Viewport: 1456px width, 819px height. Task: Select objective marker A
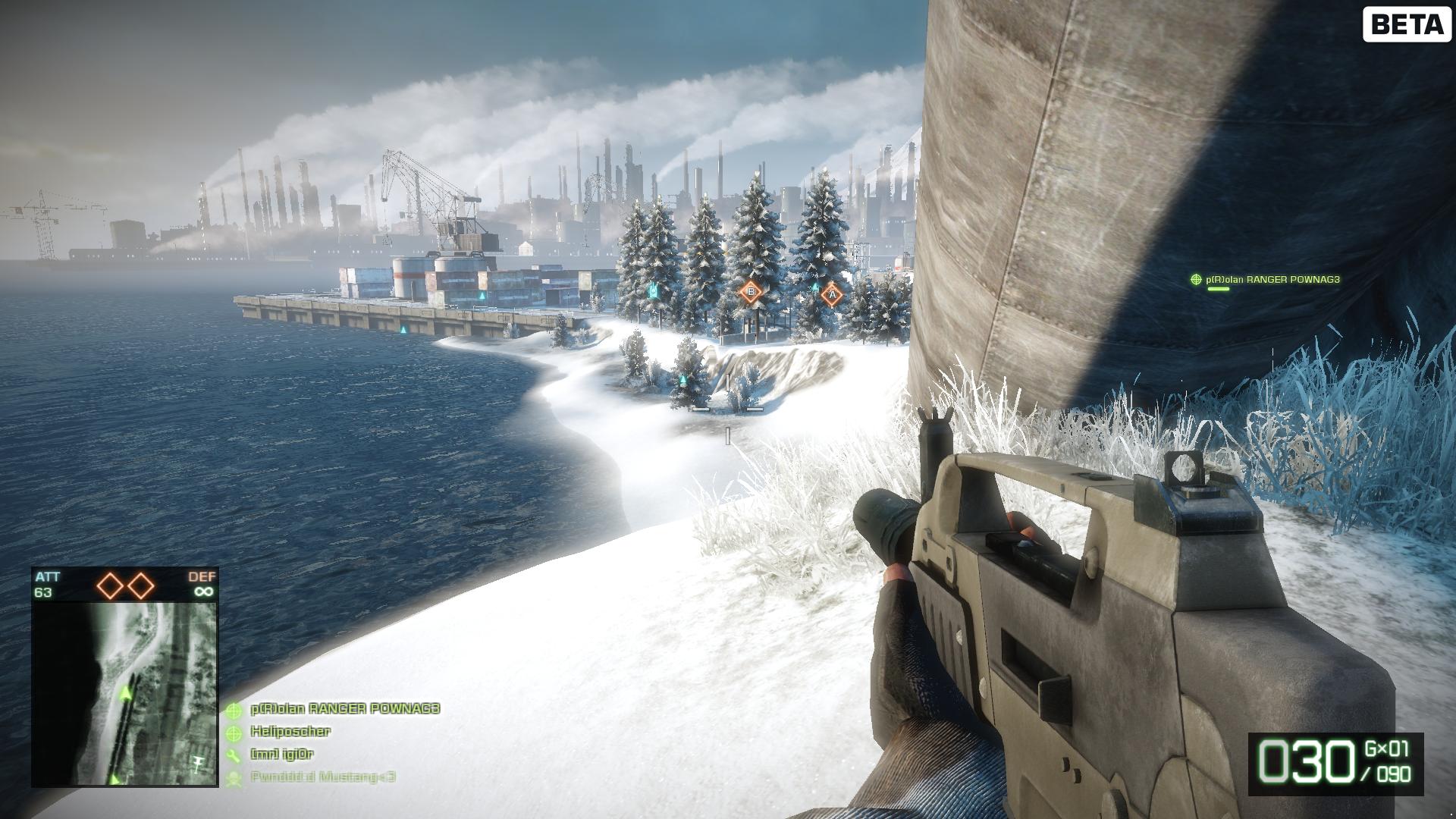832,294
